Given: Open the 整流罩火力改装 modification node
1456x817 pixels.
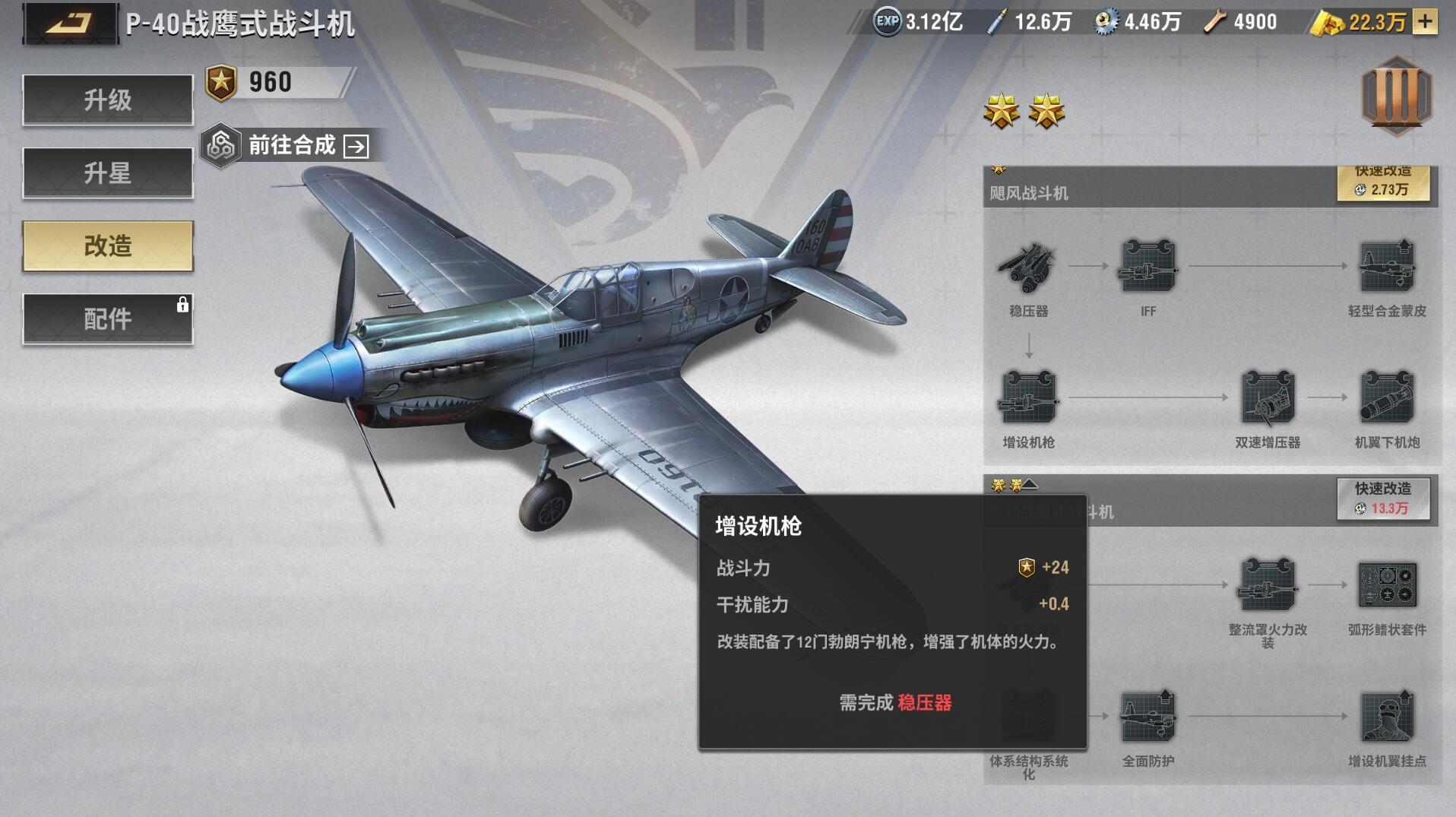Looking at the screenshot, I should click(x=1268, y=585).
